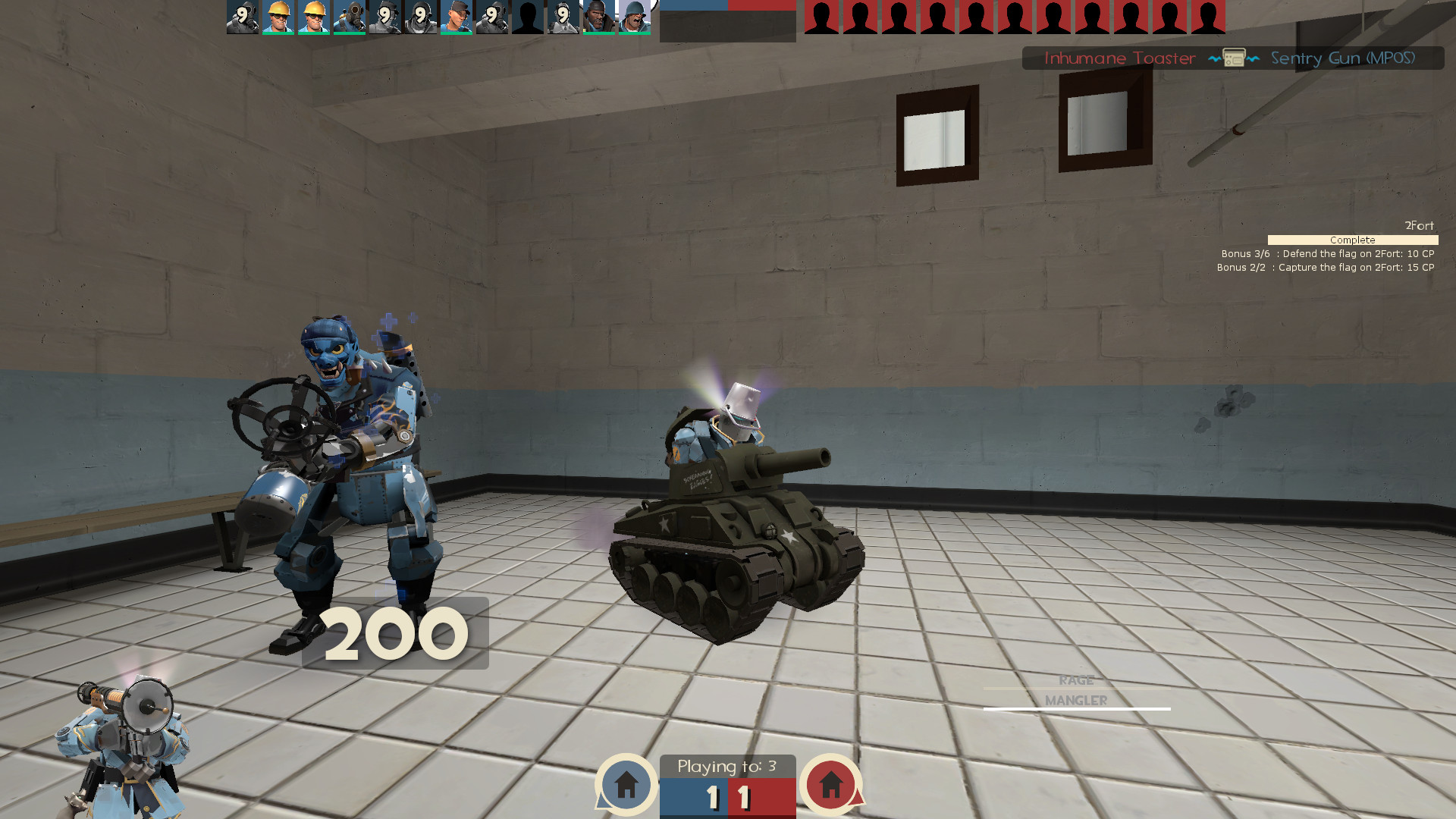This screenshot has height=819, width=1456.
Task: Toggle the first red enemy silhouette slot
Action: click(821, 17)
